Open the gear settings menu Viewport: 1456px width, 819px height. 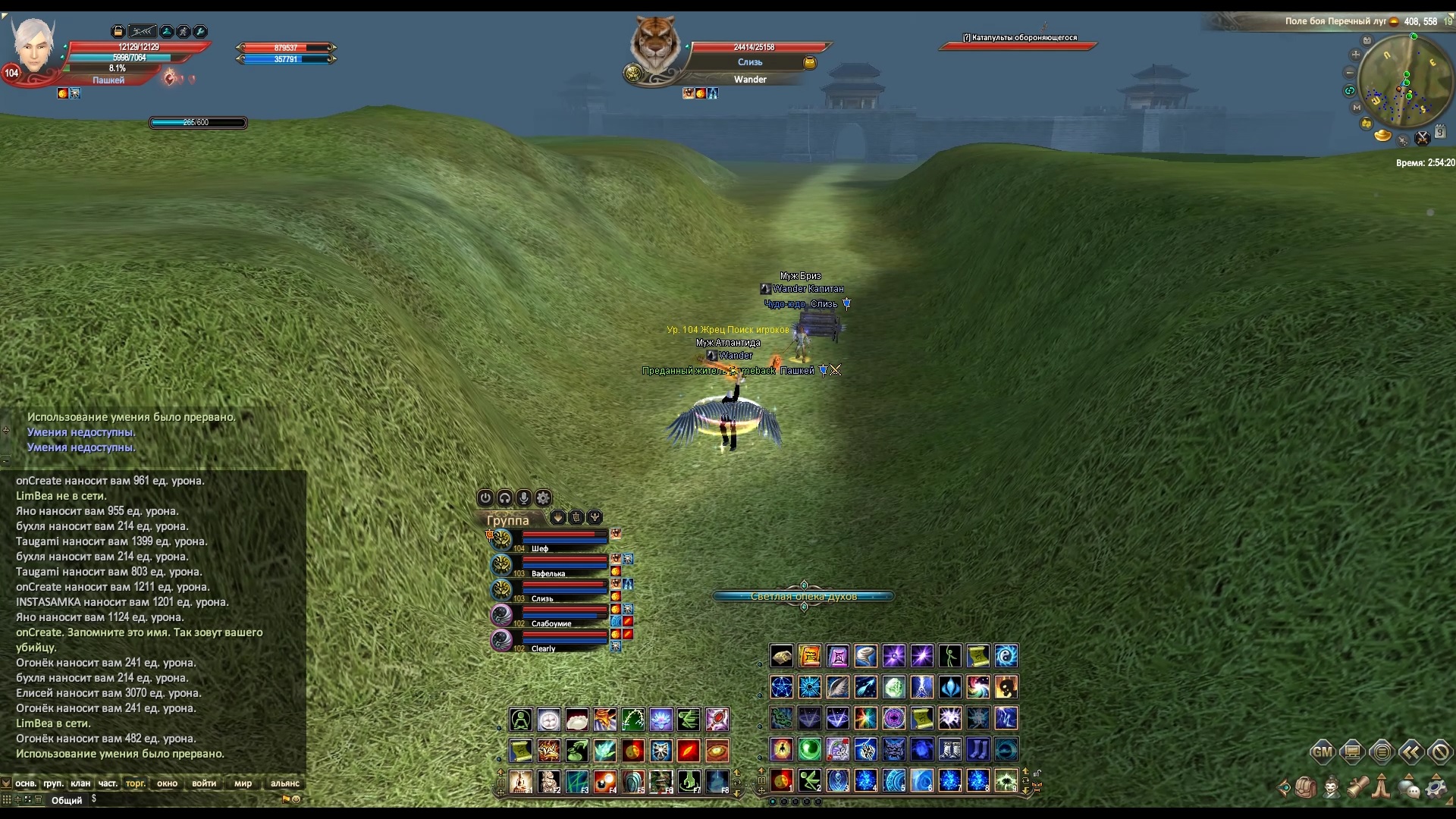pyautogui.click(x=1436, y=787)
